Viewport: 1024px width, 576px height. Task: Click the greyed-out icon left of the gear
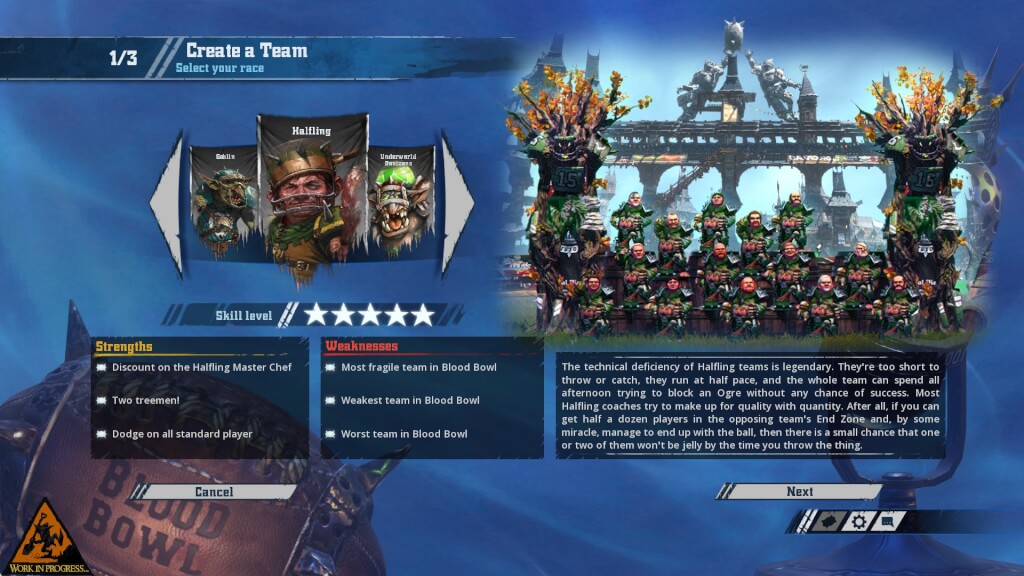(x=827, y=521)
